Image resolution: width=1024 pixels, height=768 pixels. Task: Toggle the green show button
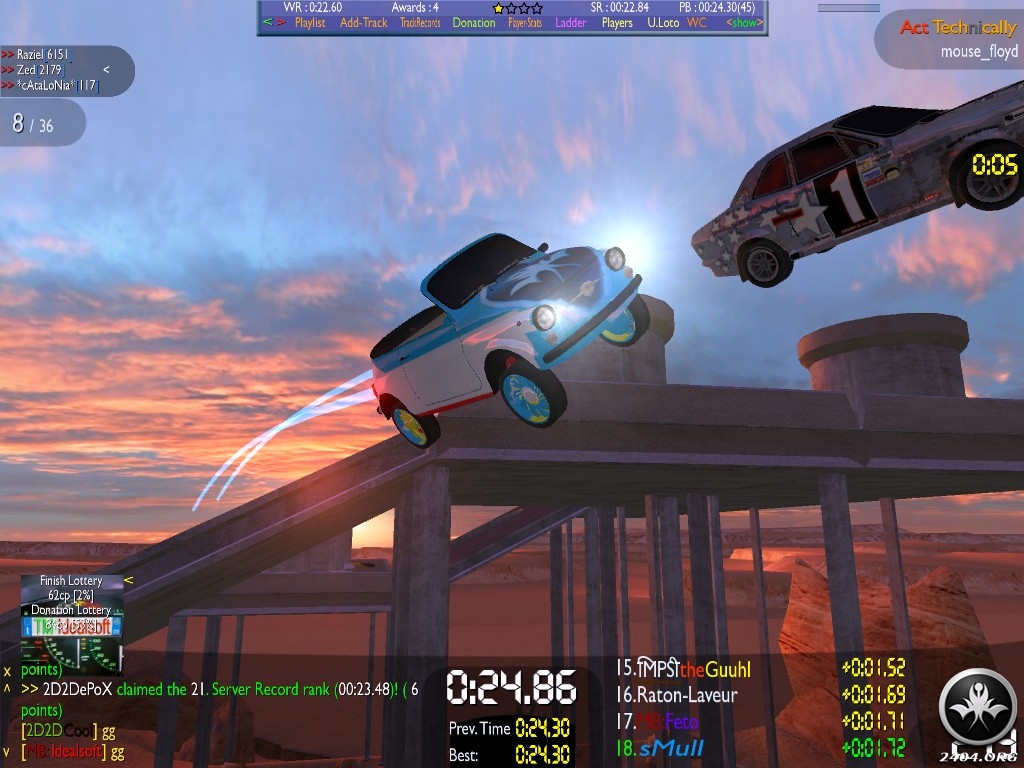[743, 23]
